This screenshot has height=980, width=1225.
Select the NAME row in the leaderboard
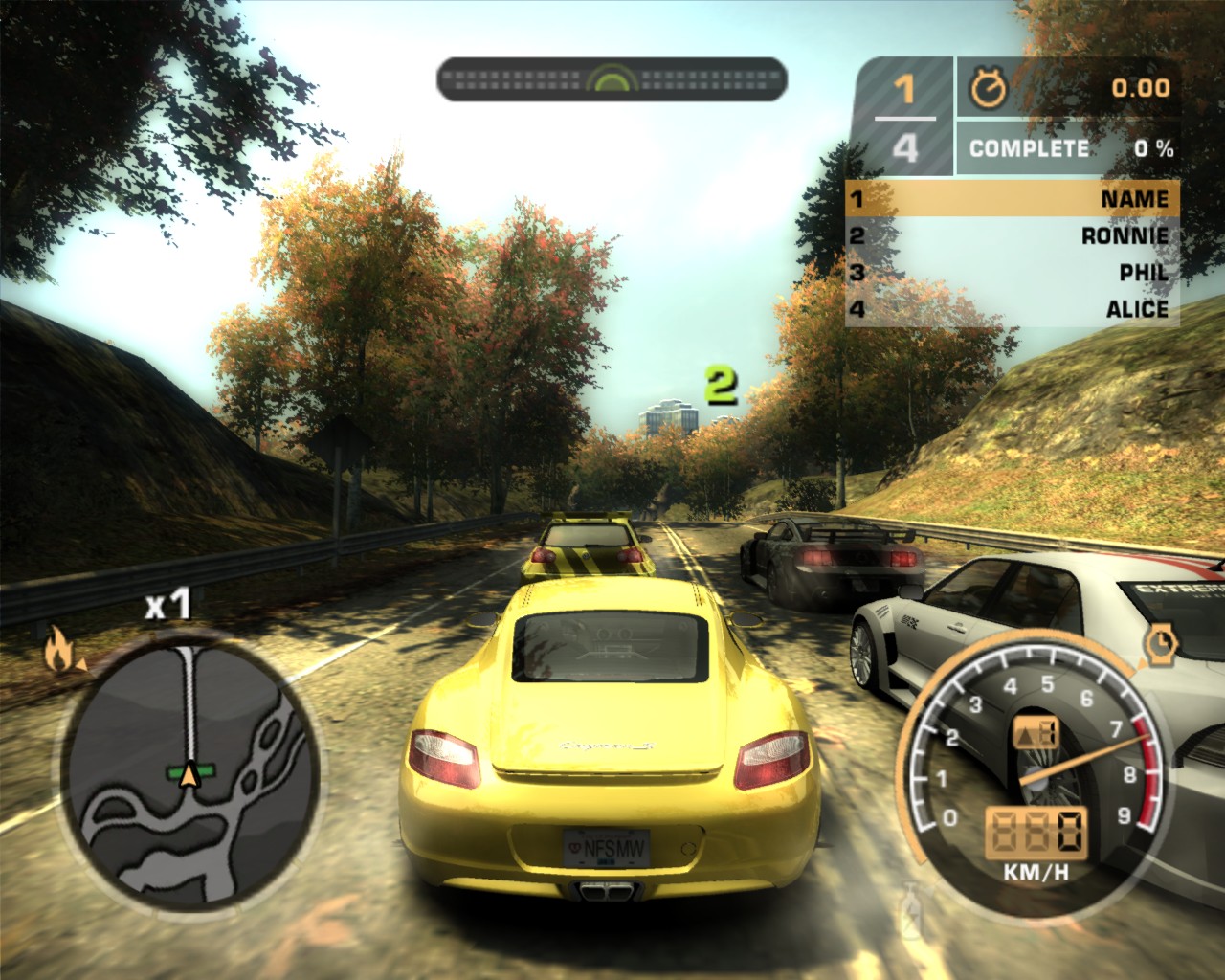[1012, 199]
